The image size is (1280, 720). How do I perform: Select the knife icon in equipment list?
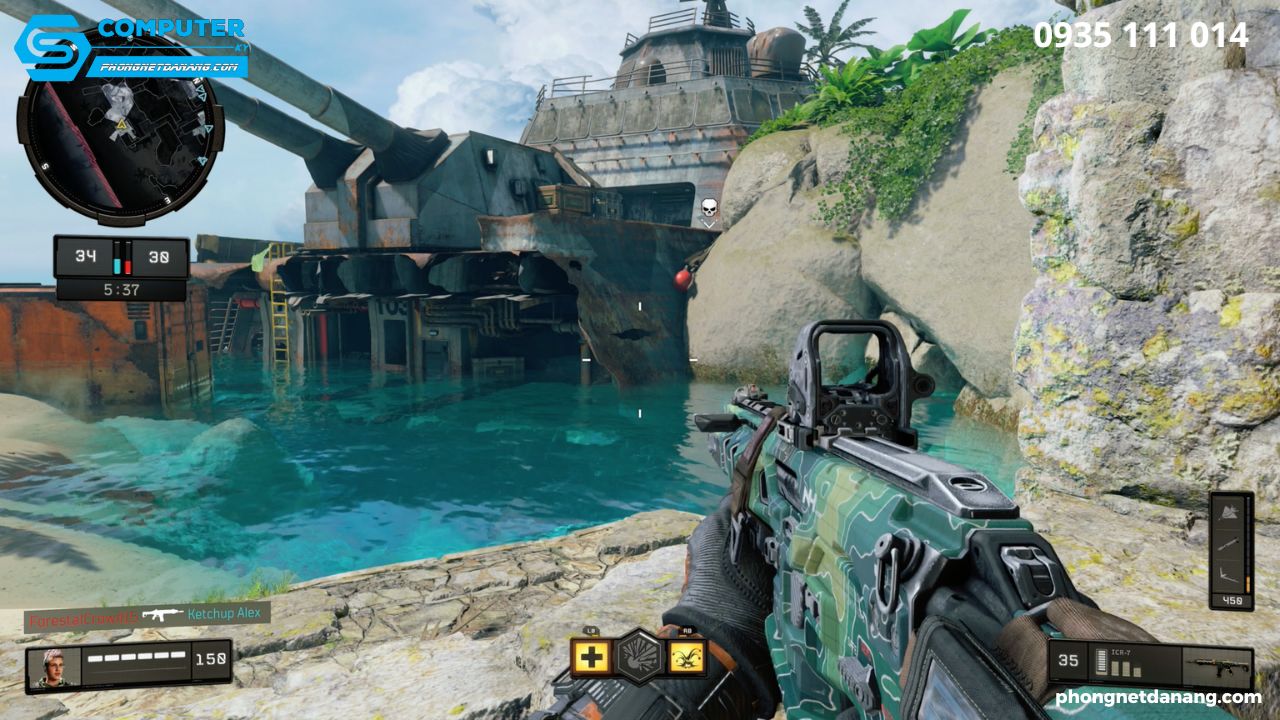pos(1230,545)
